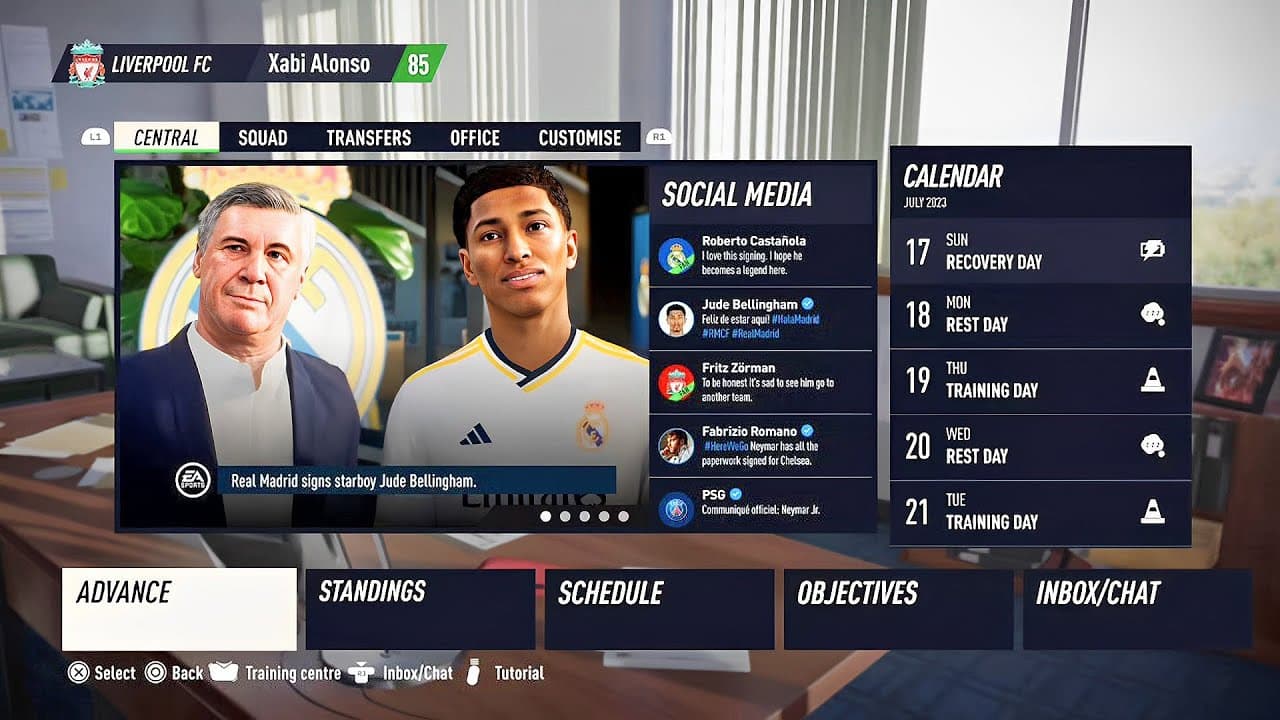Click Jude Bellingham's verified badge
Image resolution: width=1280 pixels, height=720 pixels.
[x=806, y=303]
